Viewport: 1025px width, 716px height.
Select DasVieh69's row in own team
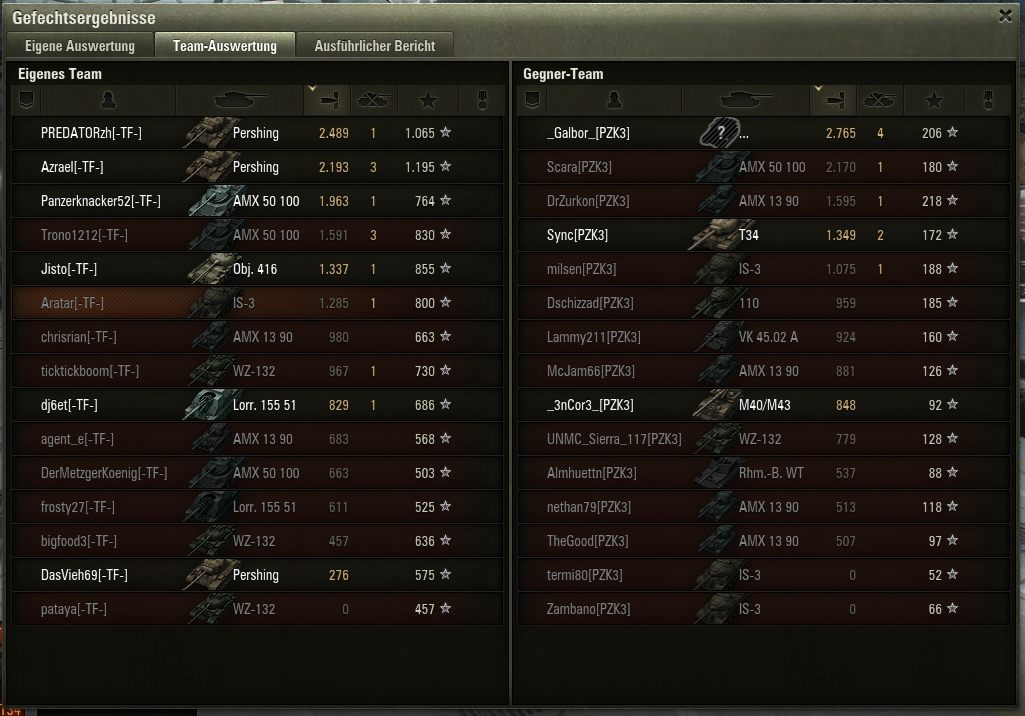tap(84, 575)
